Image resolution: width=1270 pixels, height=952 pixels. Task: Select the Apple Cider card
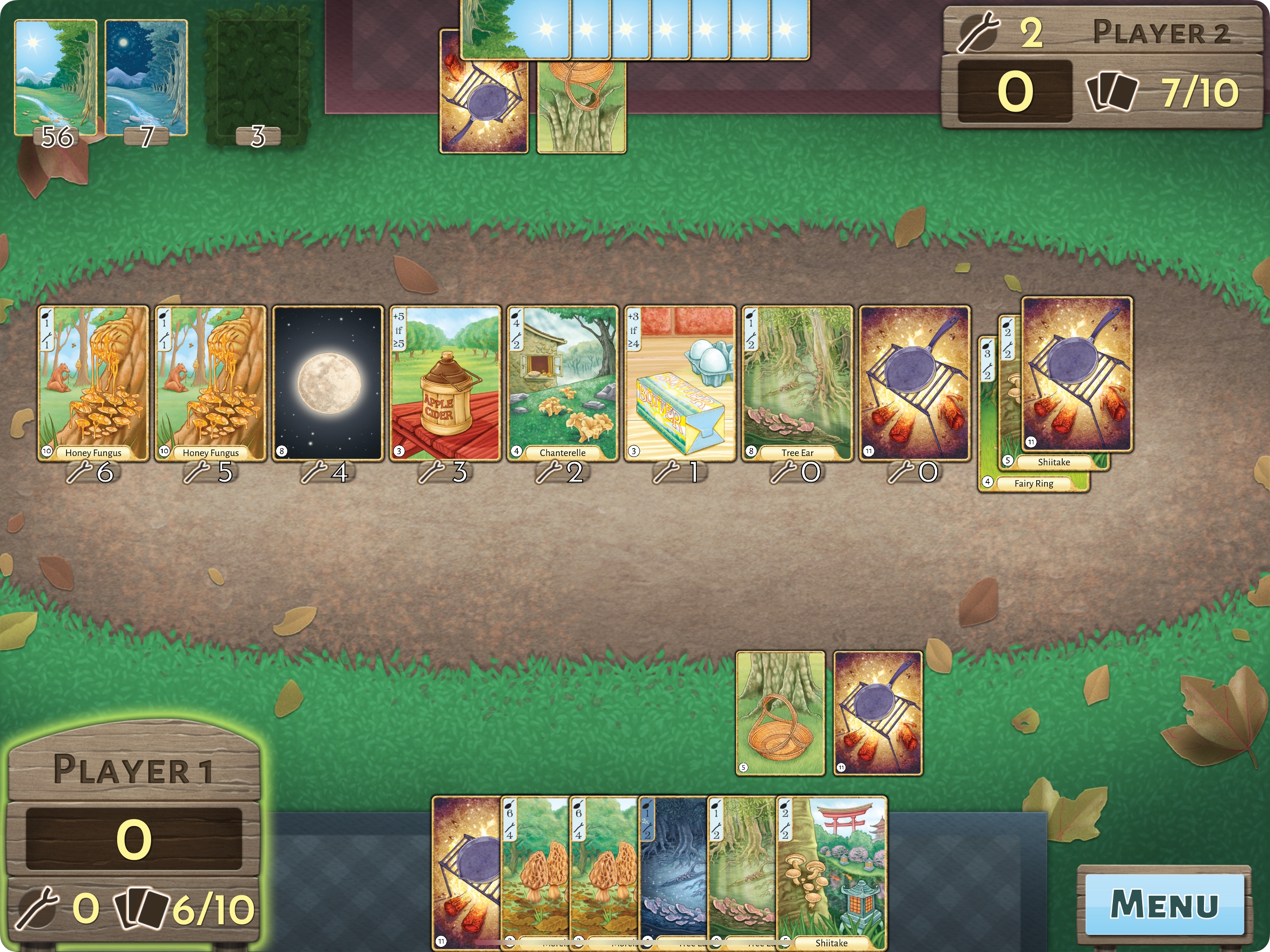click(x=445, y=383)
